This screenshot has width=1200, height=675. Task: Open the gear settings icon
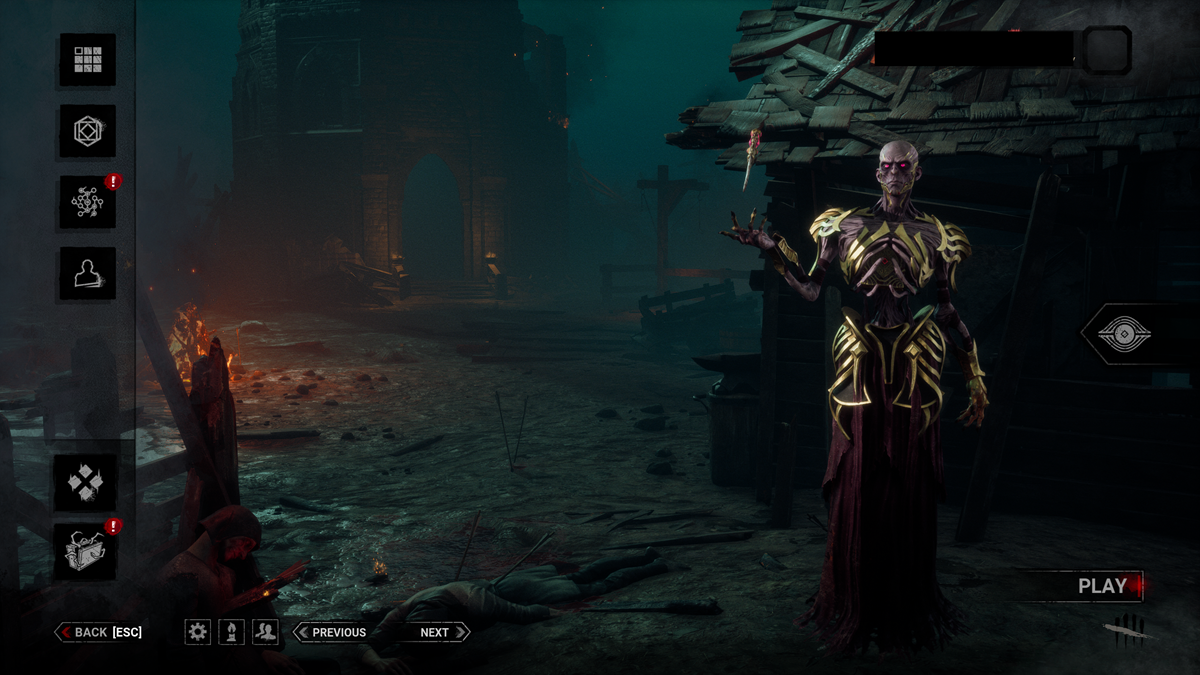pos(198,631)
